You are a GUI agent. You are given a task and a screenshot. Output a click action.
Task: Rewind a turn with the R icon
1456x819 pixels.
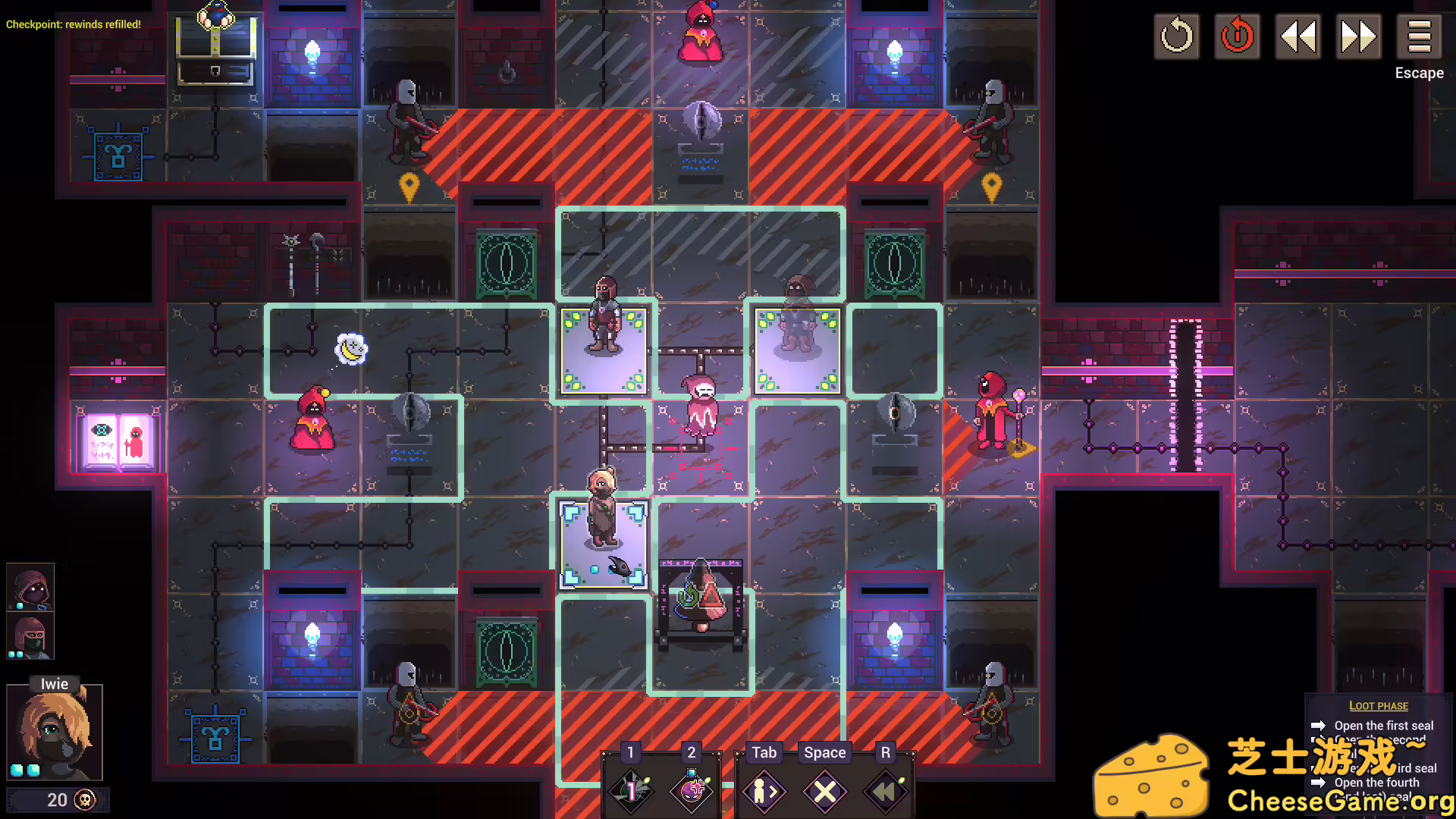tap(884, 790)
